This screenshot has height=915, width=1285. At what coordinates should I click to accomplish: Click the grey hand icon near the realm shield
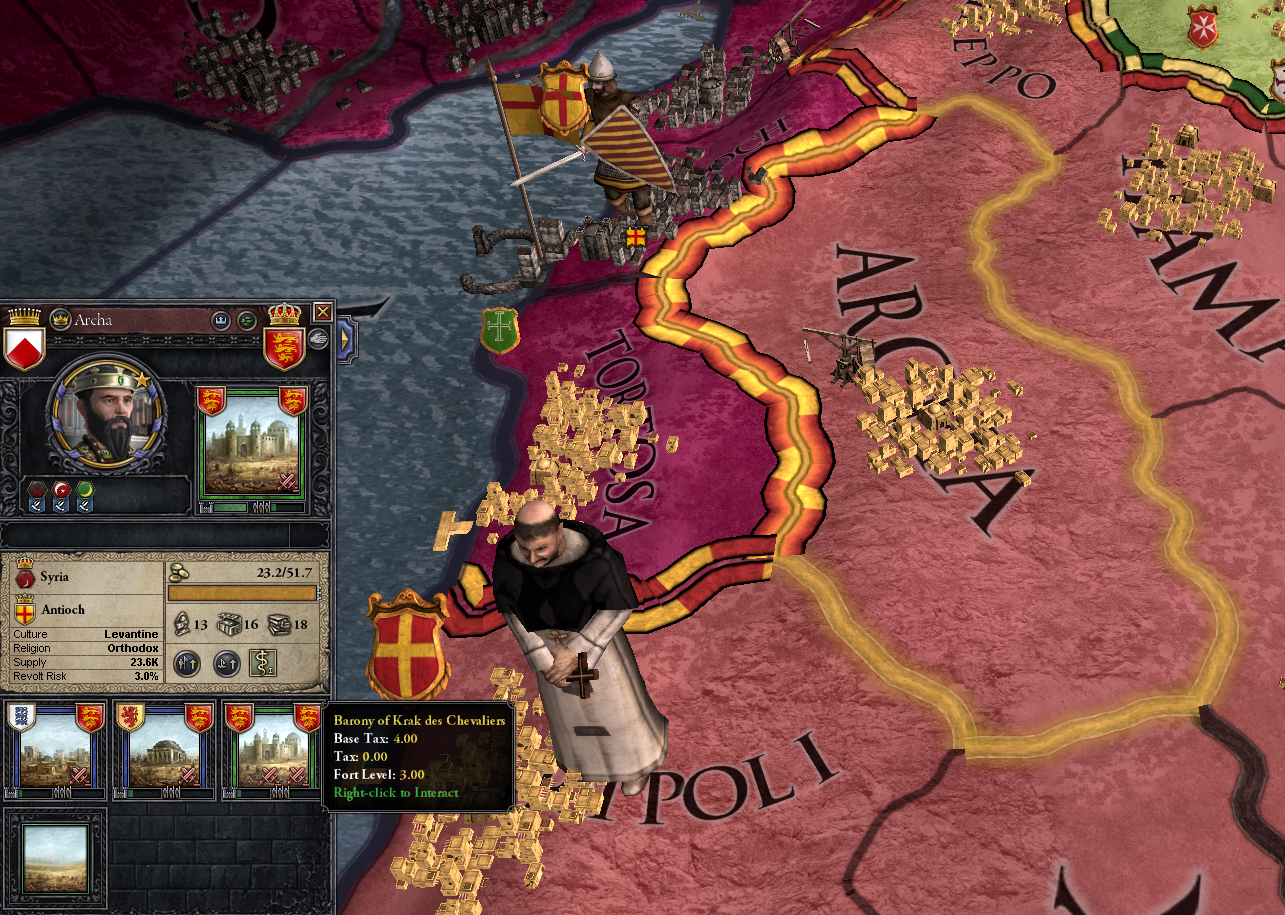pyautogui.click(x=318, y=337)
